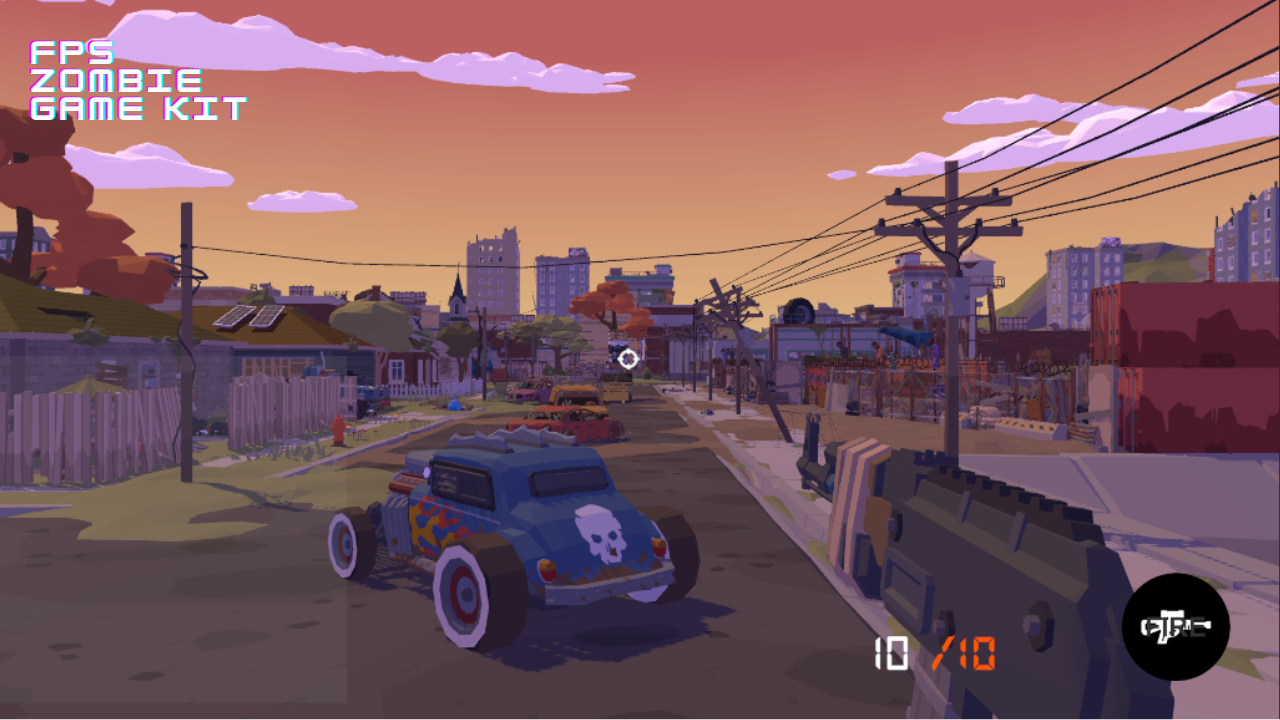
Task: Click the crosshair at screen center
Action: pyautogui.click(x=628, y=357)
